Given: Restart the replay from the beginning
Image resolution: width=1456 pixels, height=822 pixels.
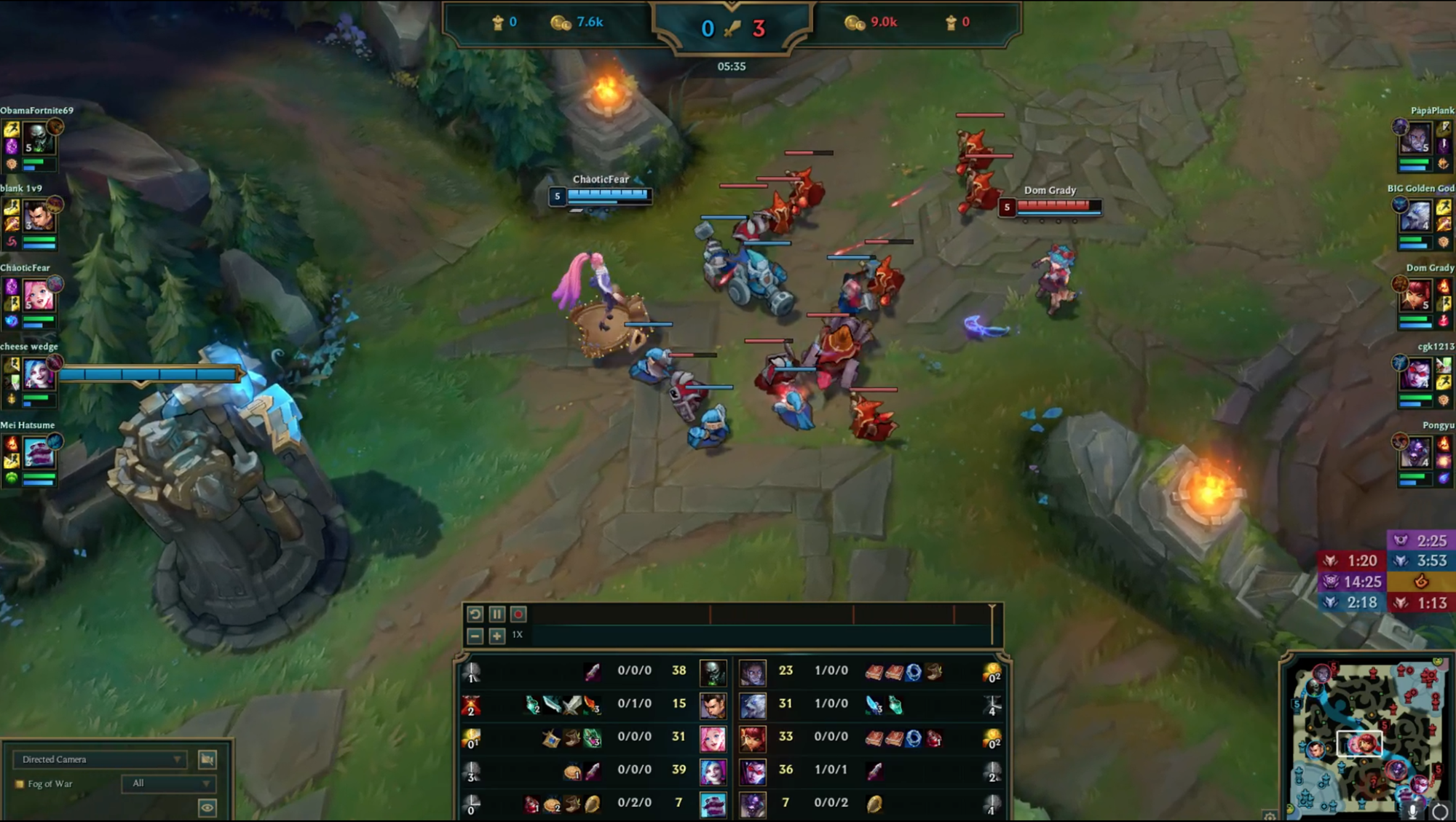Looking at the screenshot, I should coord(475,614).
